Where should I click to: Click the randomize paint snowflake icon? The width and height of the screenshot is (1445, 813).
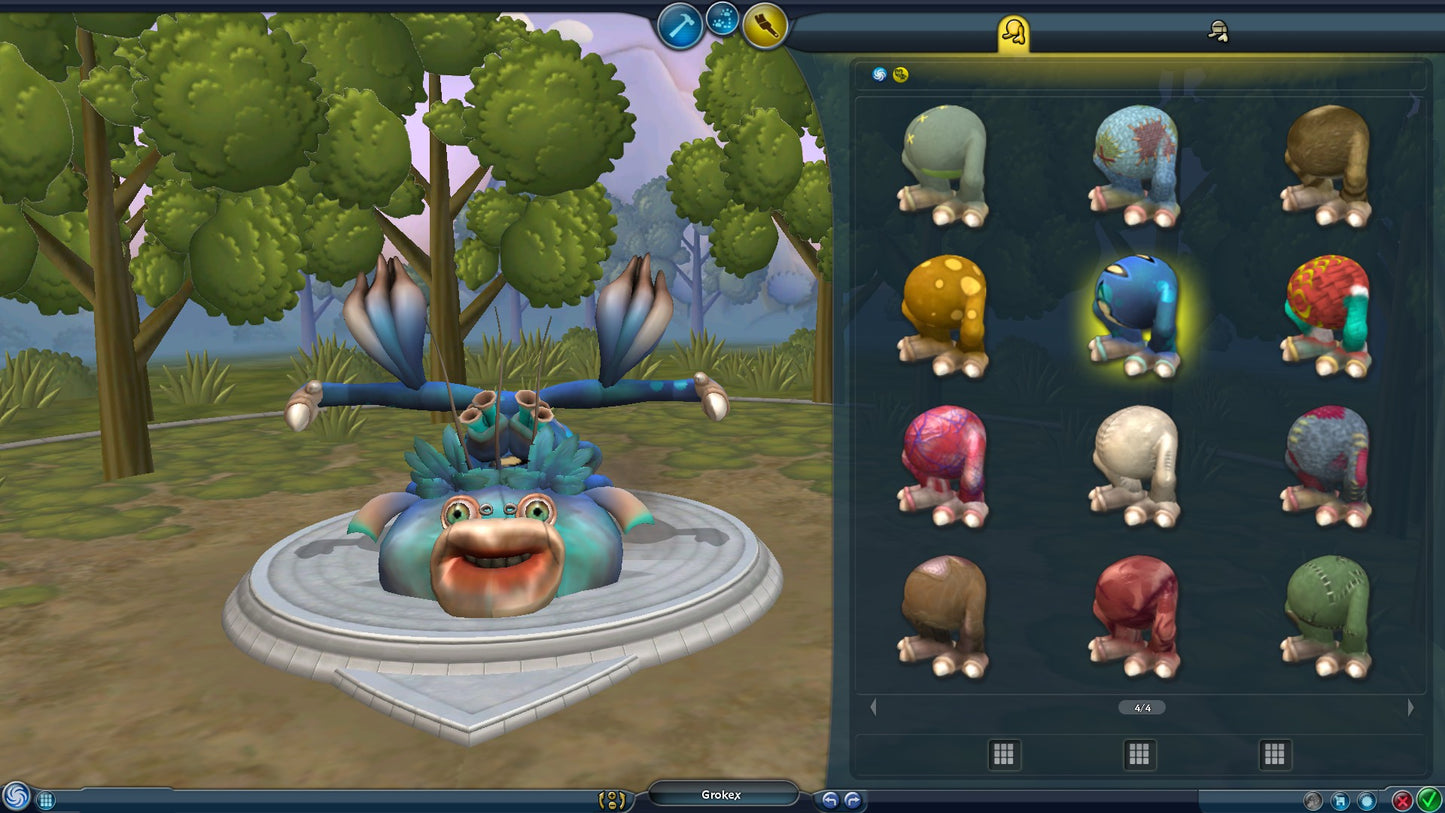pyautogui.click(x=1365, y=800)
